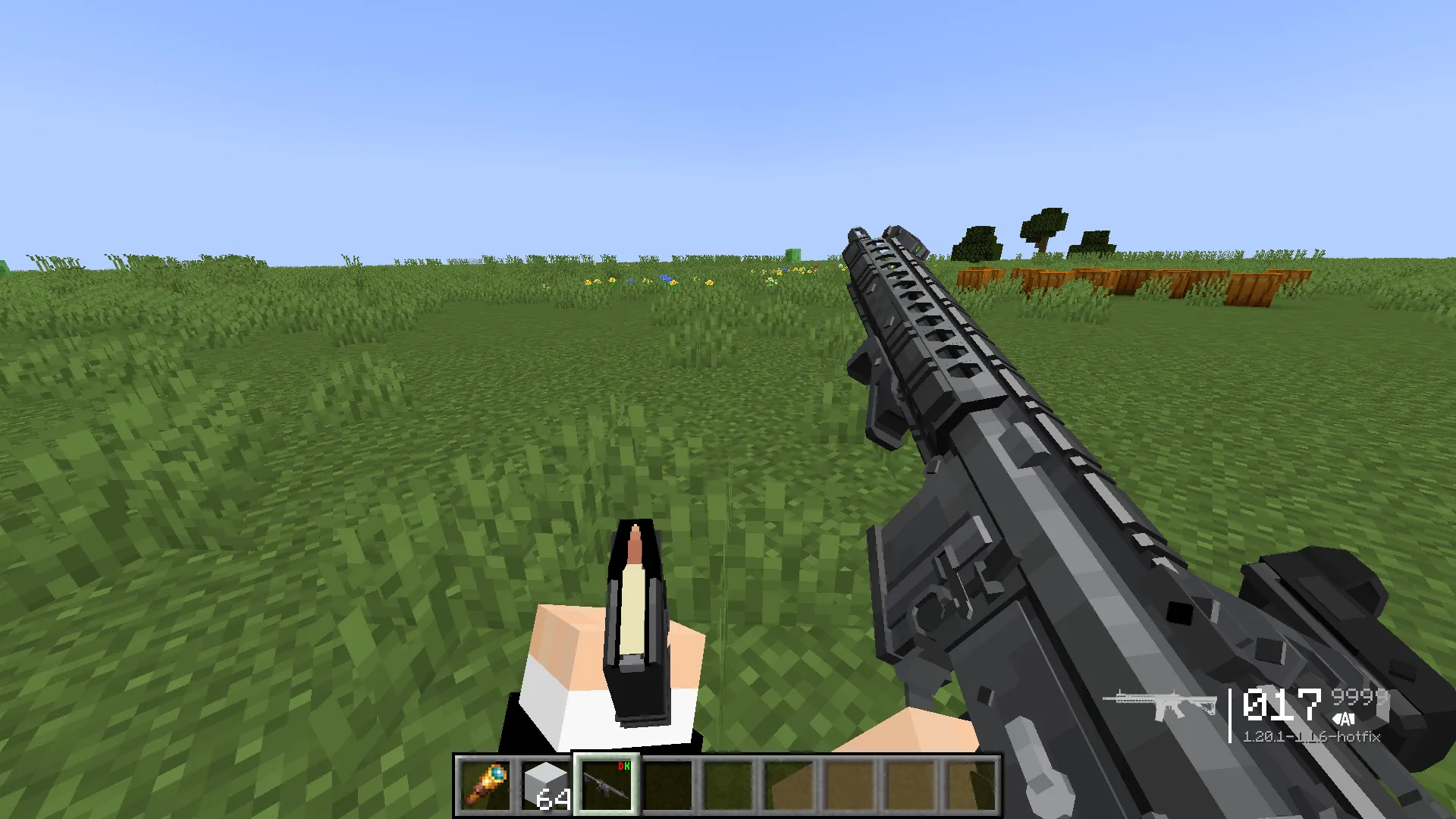Image resolution: width=1456 pixels, height=819 pixels.
Task: Click the blue cornflower in the grass
Action: point(665,278)
